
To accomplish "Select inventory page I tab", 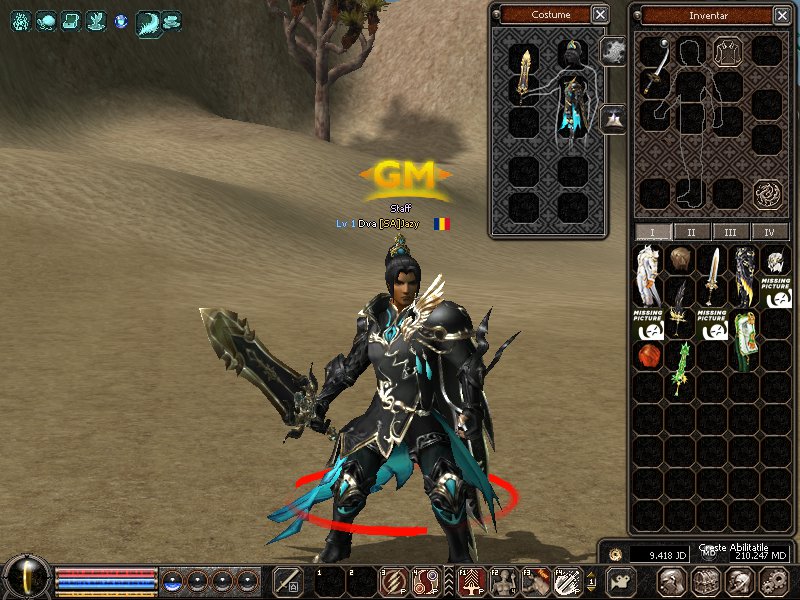I will 654,232.
